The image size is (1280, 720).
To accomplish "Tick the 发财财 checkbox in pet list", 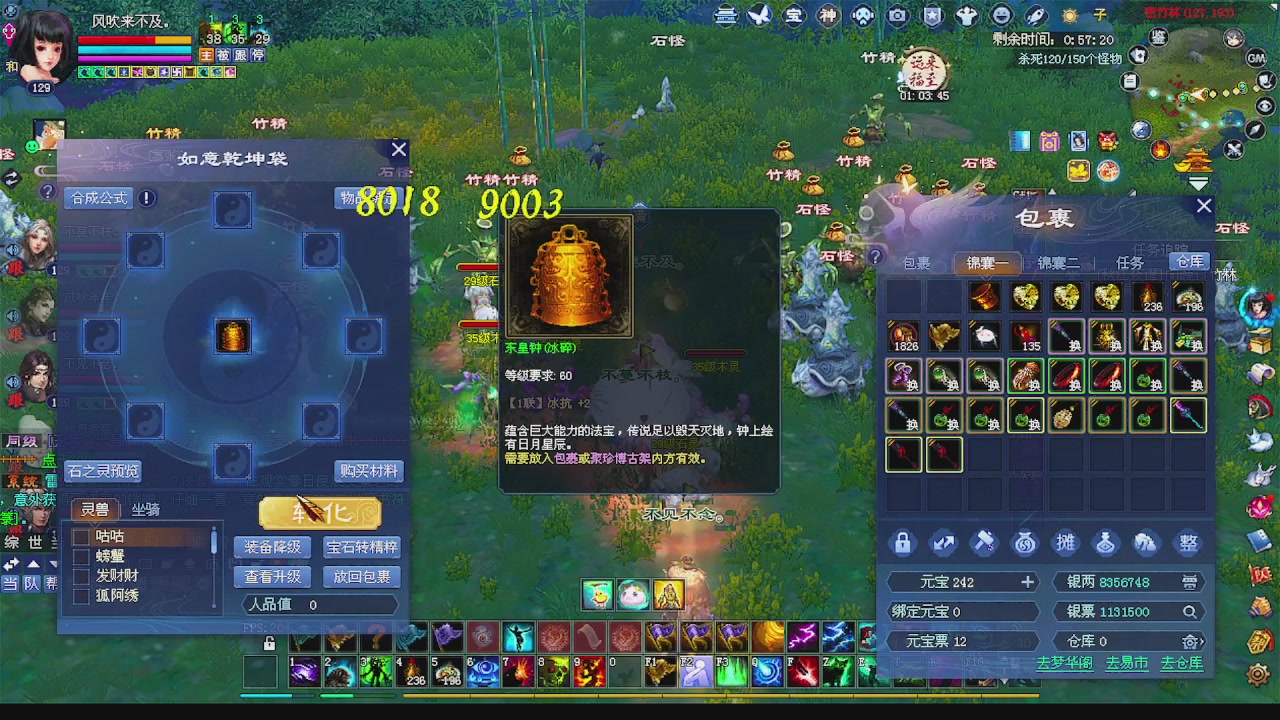I will (x=81, y=576).
